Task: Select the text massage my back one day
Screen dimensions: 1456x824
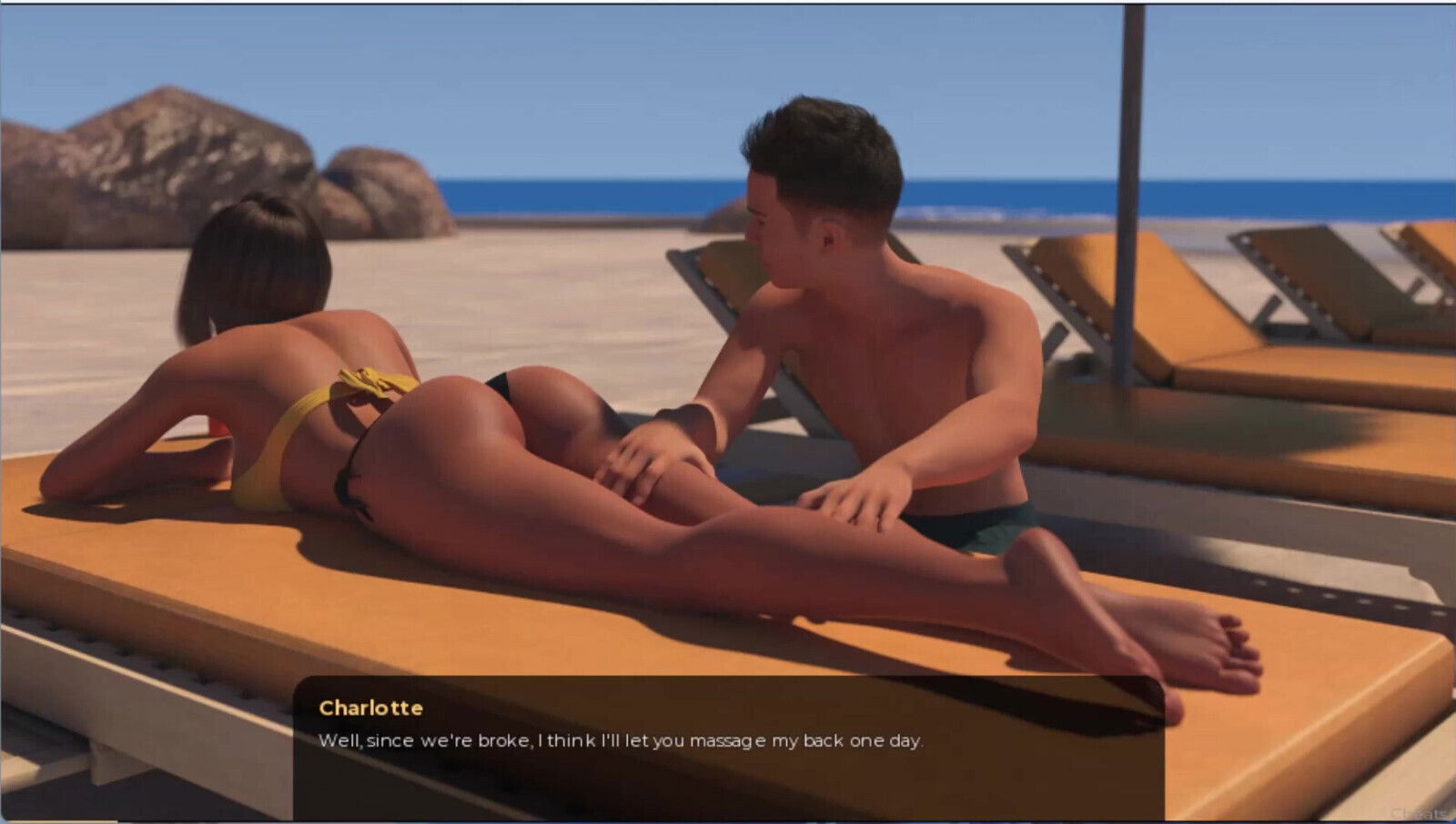Action: (810, 740)
